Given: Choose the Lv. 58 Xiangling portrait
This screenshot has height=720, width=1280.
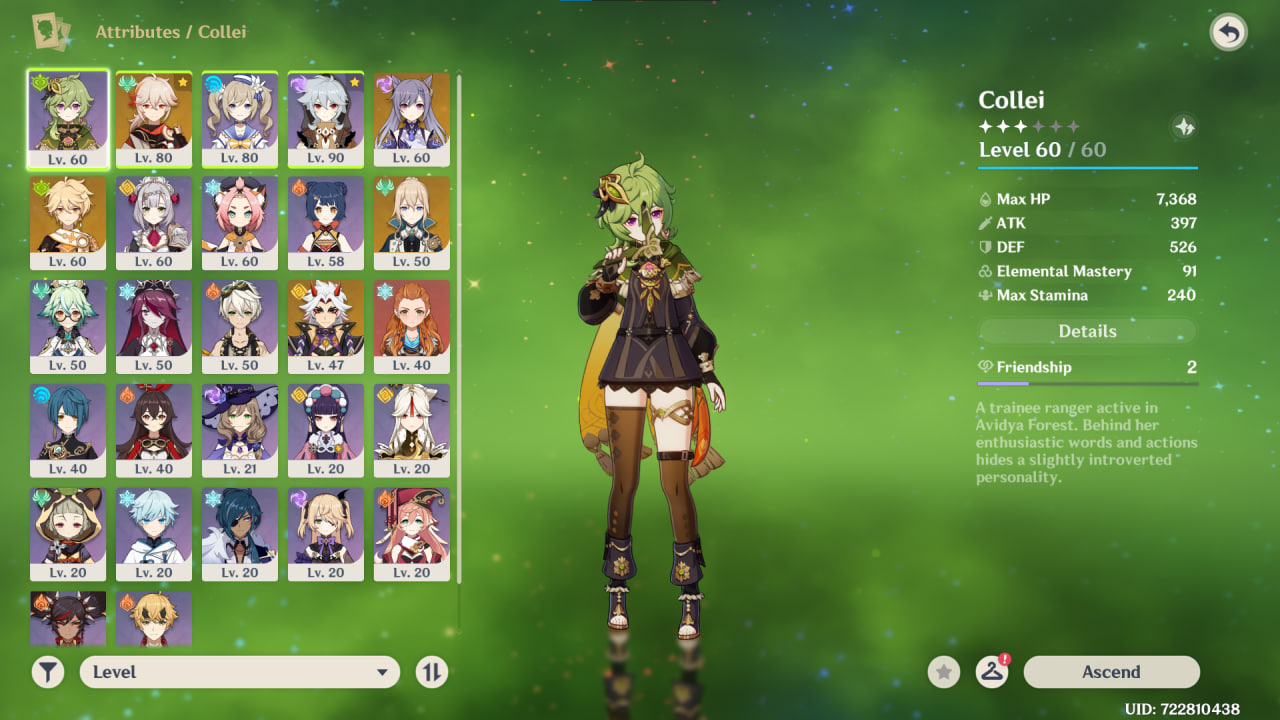Looking at the screenshot, I should point(326,222).
